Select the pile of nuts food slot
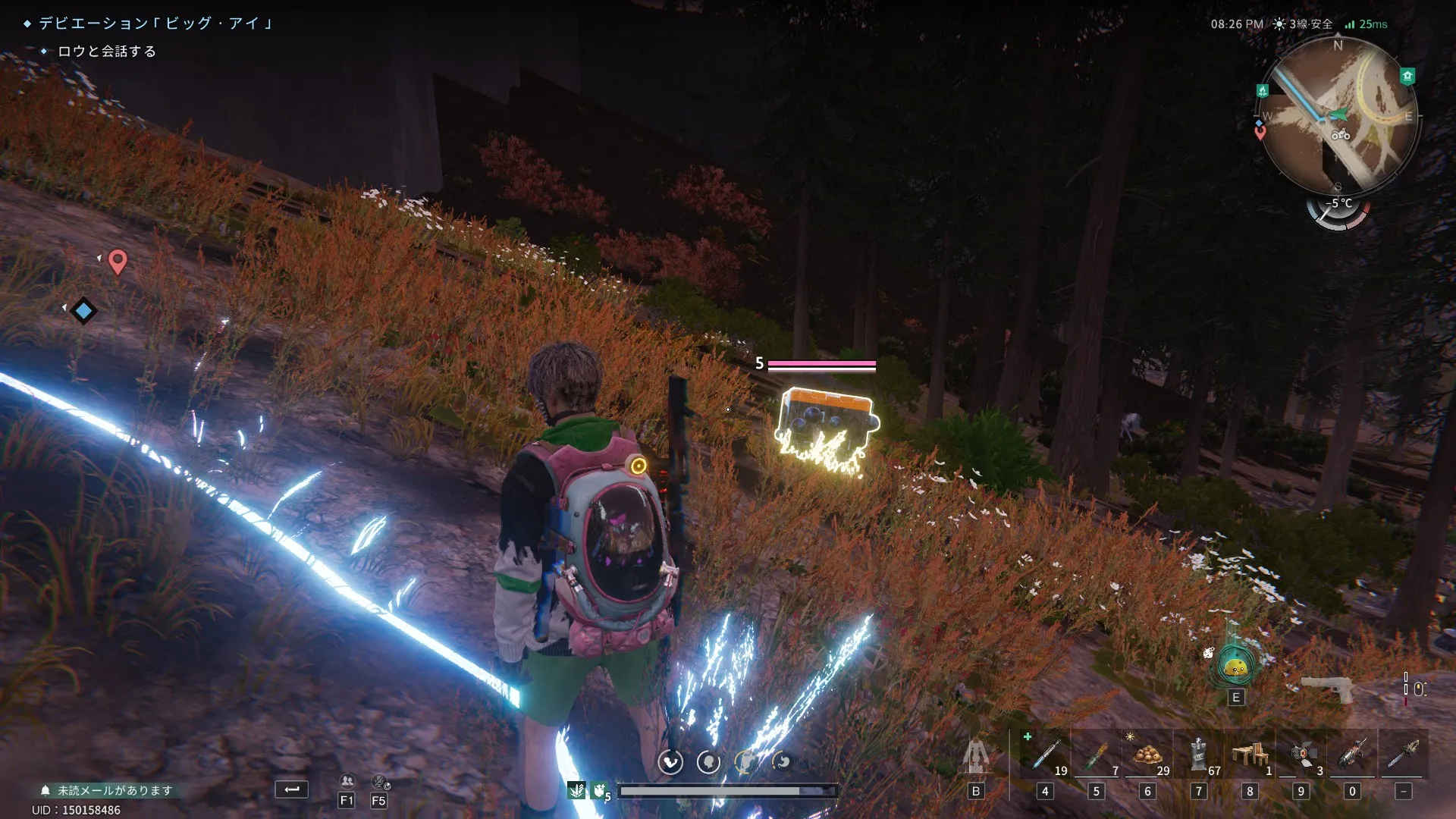Screen dimensions: 1456x819 tap(1147, 755)
